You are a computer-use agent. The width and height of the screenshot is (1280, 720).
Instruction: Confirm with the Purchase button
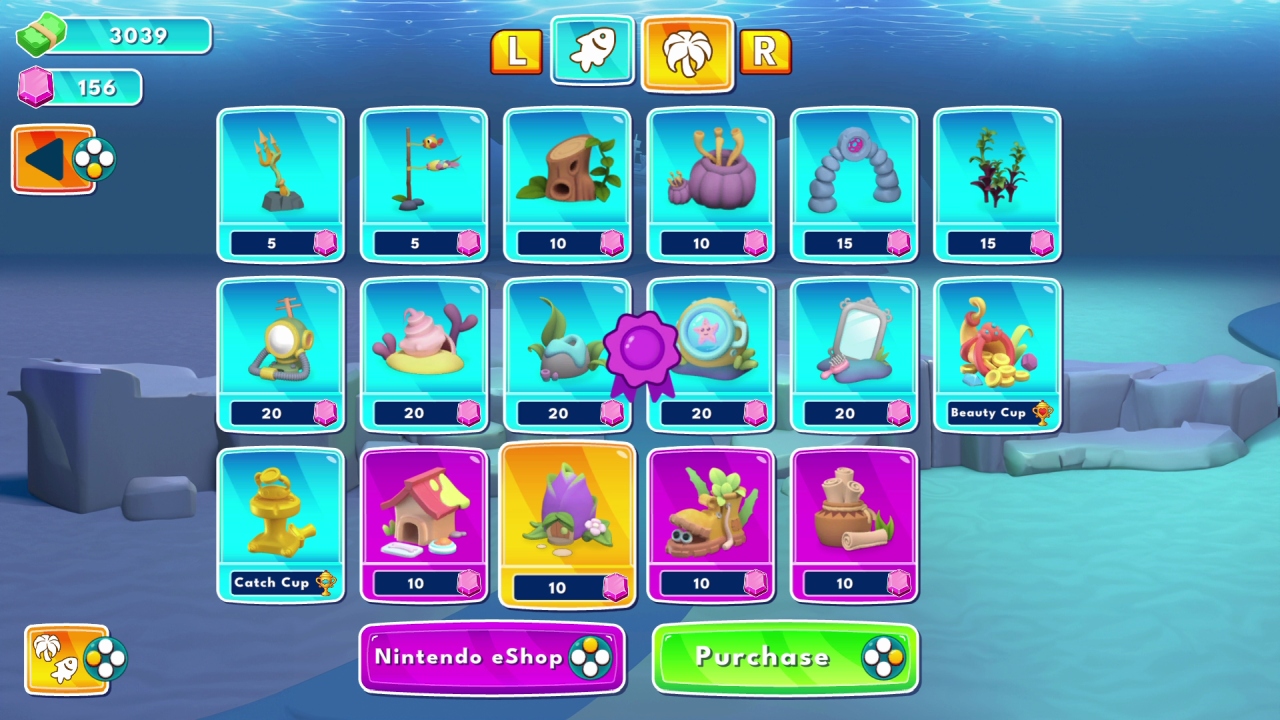(785, 658)
